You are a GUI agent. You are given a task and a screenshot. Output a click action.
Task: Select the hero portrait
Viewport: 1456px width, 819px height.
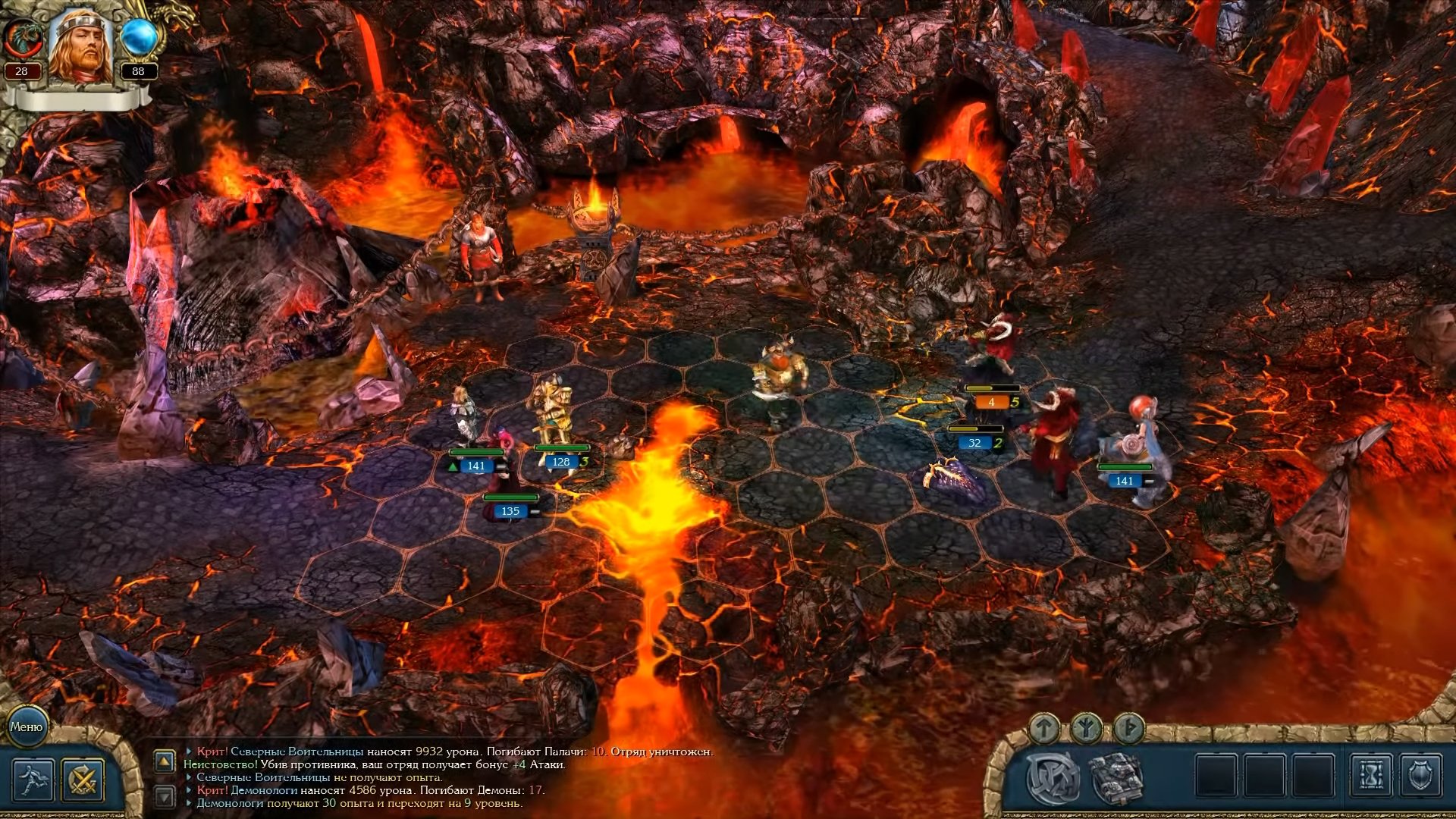(80, 47)
